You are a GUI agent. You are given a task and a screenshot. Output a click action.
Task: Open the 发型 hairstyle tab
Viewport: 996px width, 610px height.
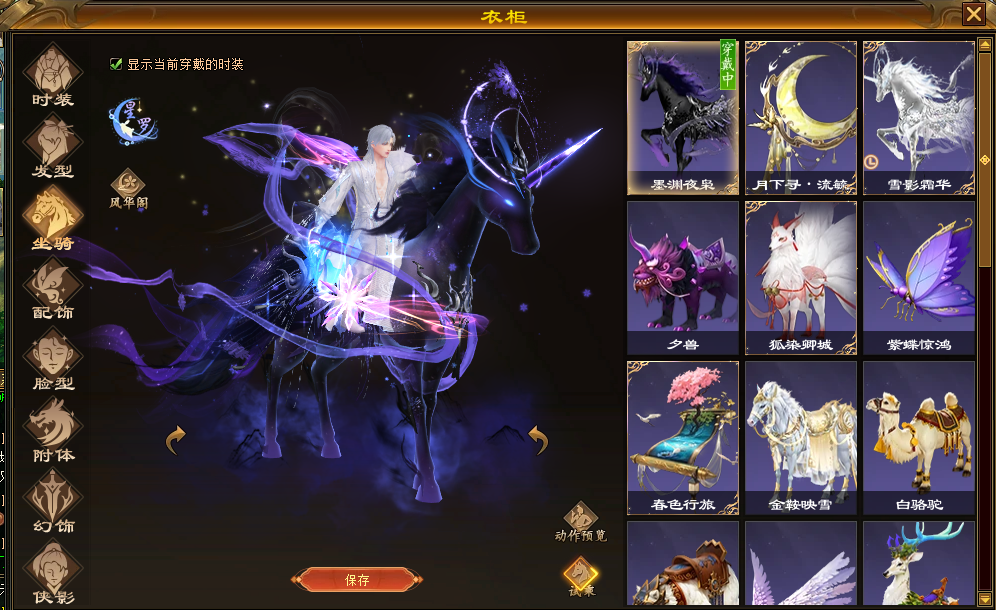(x=52, y=145)
